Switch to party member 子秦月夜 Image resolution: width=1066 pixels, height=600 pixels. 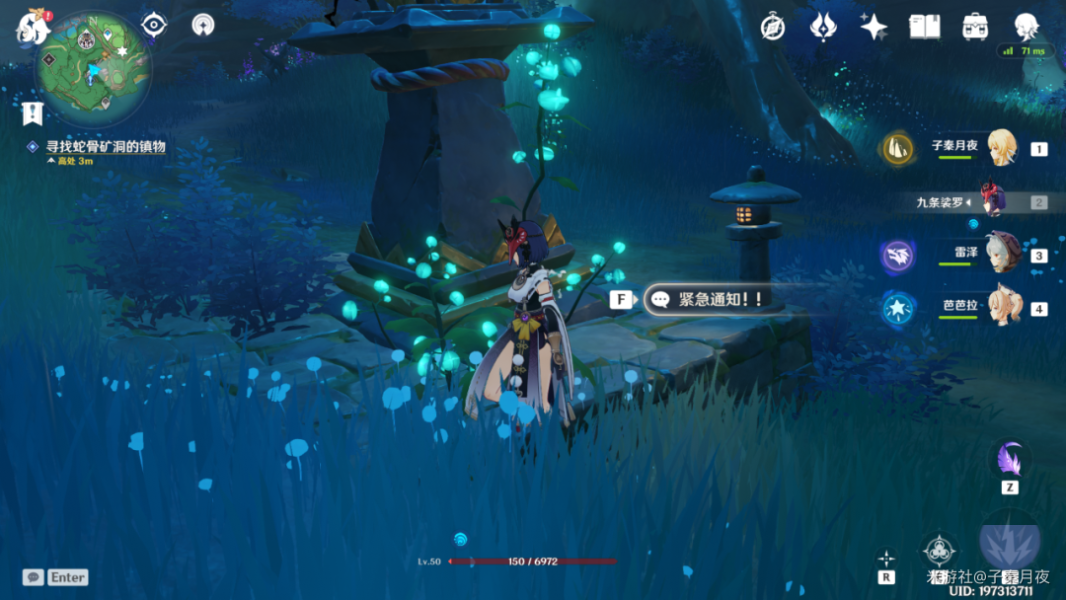point(1000,148)
